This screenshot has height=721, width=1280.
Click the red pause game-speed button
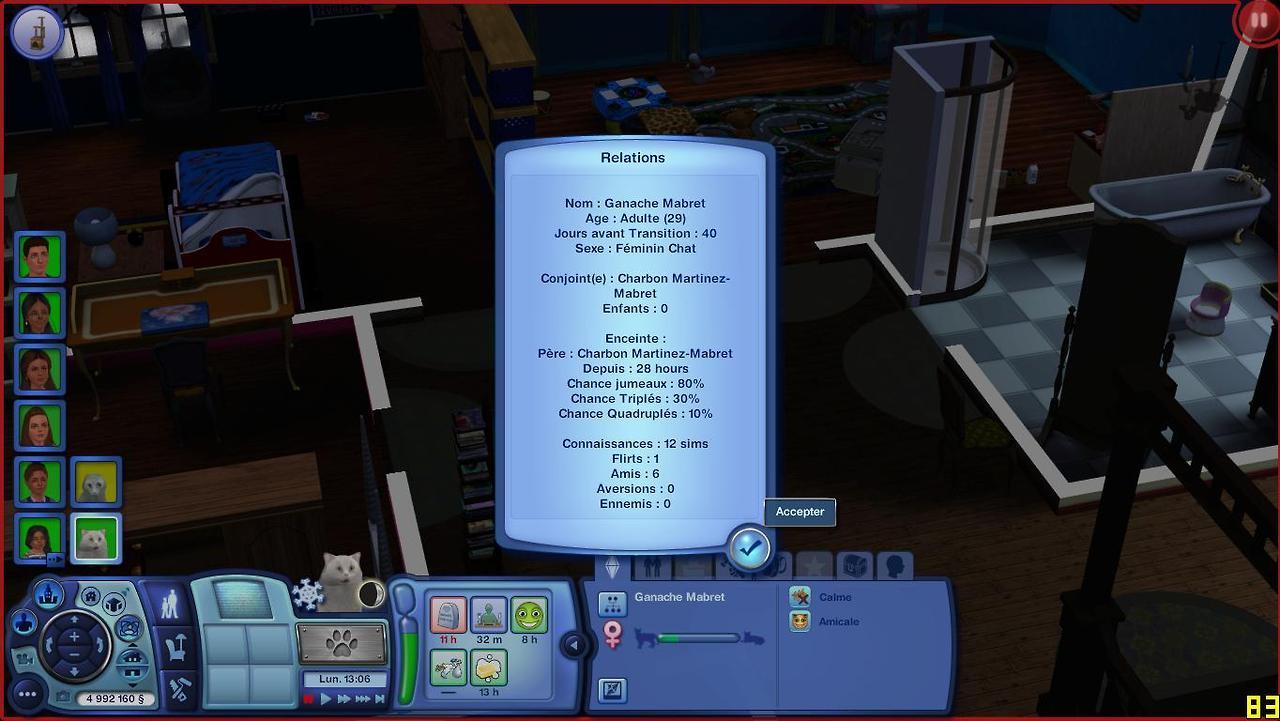[309, 699]
